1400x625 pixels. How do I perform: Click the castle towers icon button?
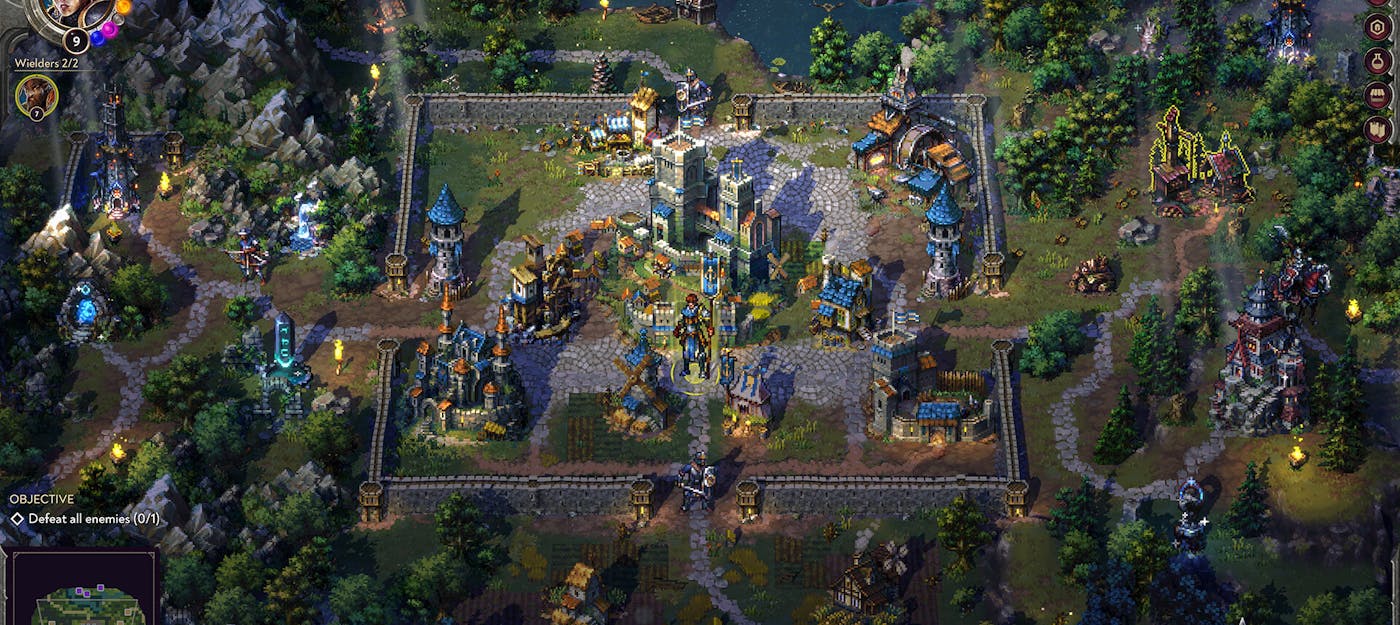click(x=1377, y=129)
